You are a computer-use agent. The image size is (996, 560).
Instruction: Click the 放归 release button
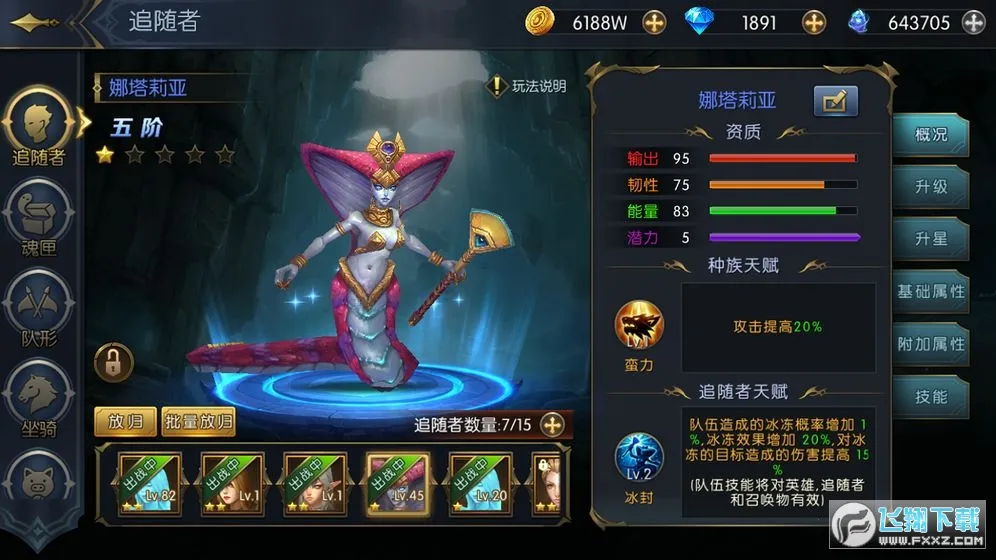point(125,422)
